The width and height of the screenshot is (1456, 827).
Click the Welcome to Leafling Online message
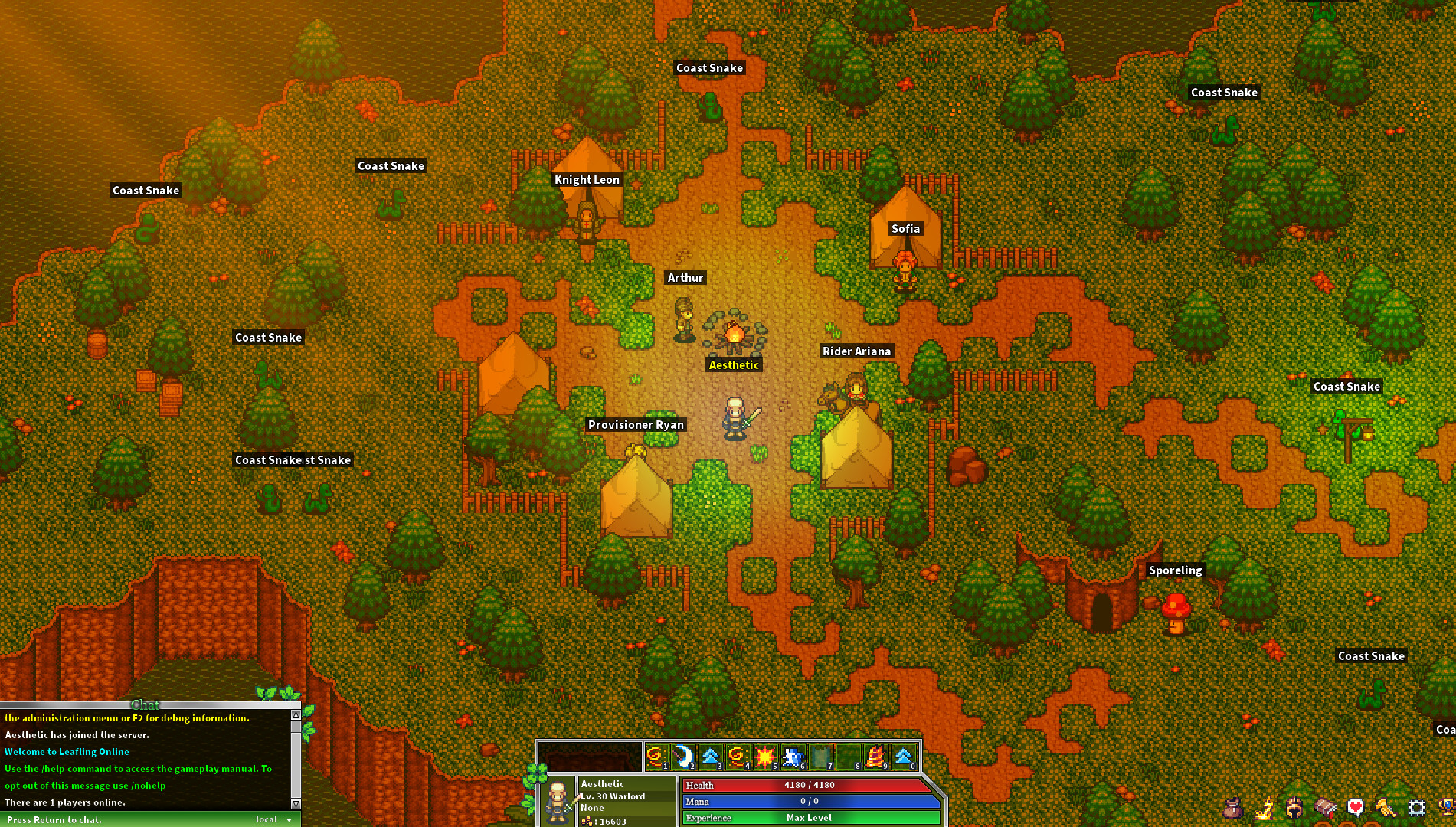click(67, 752)
